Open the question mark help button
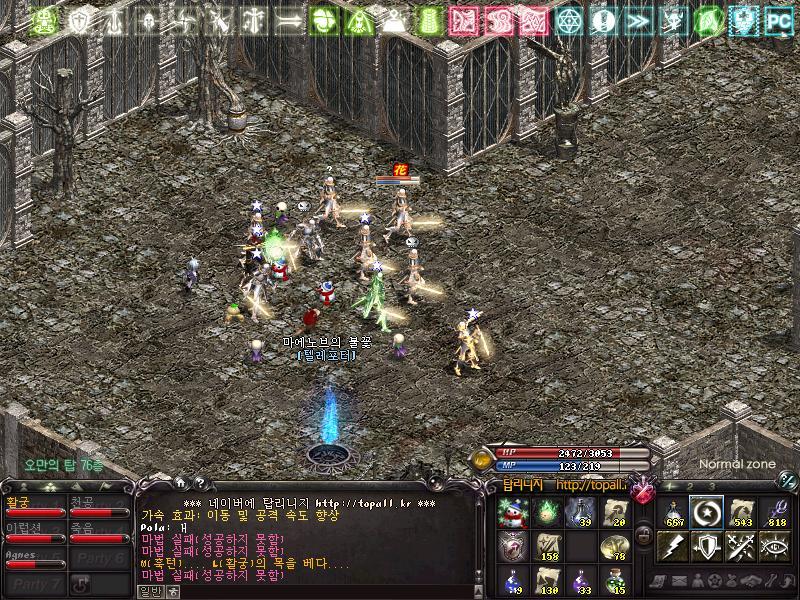 201,484
